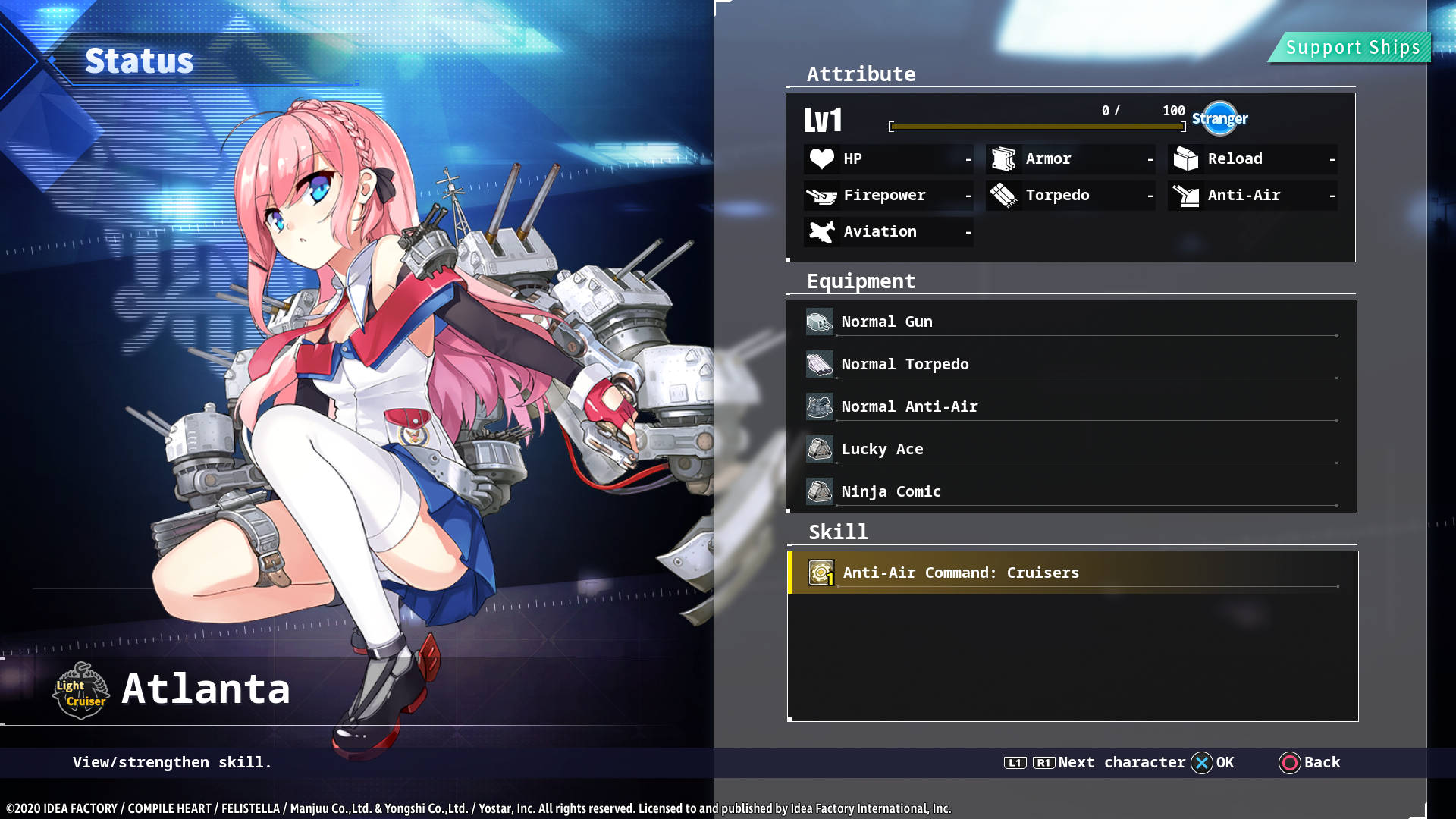Image resolution: width=1456 pixels, height=819 pixels.
Task: Switch to the Support Ships tab
Action: [x=1352, y=48]
